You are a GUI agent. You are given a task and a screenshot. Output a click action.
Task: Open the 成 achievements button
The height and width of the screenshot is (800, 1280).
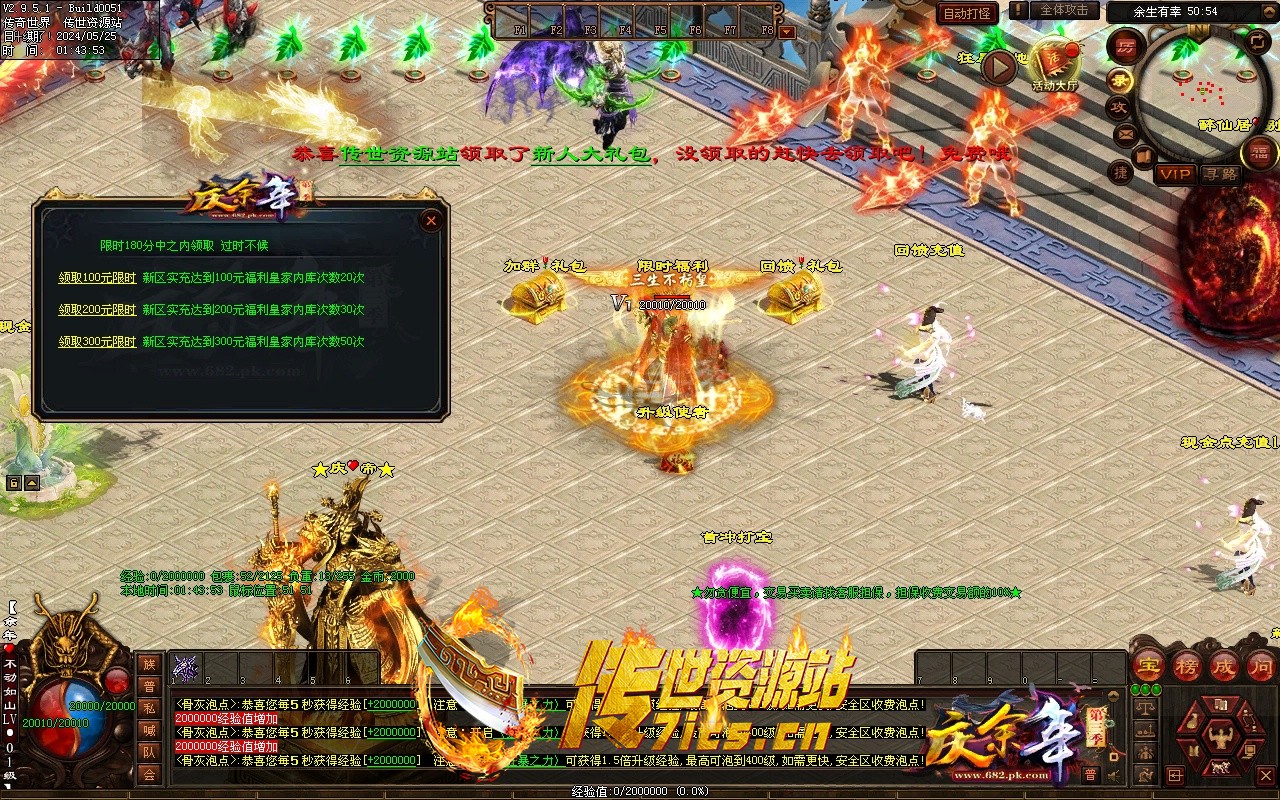(1224, 665)
